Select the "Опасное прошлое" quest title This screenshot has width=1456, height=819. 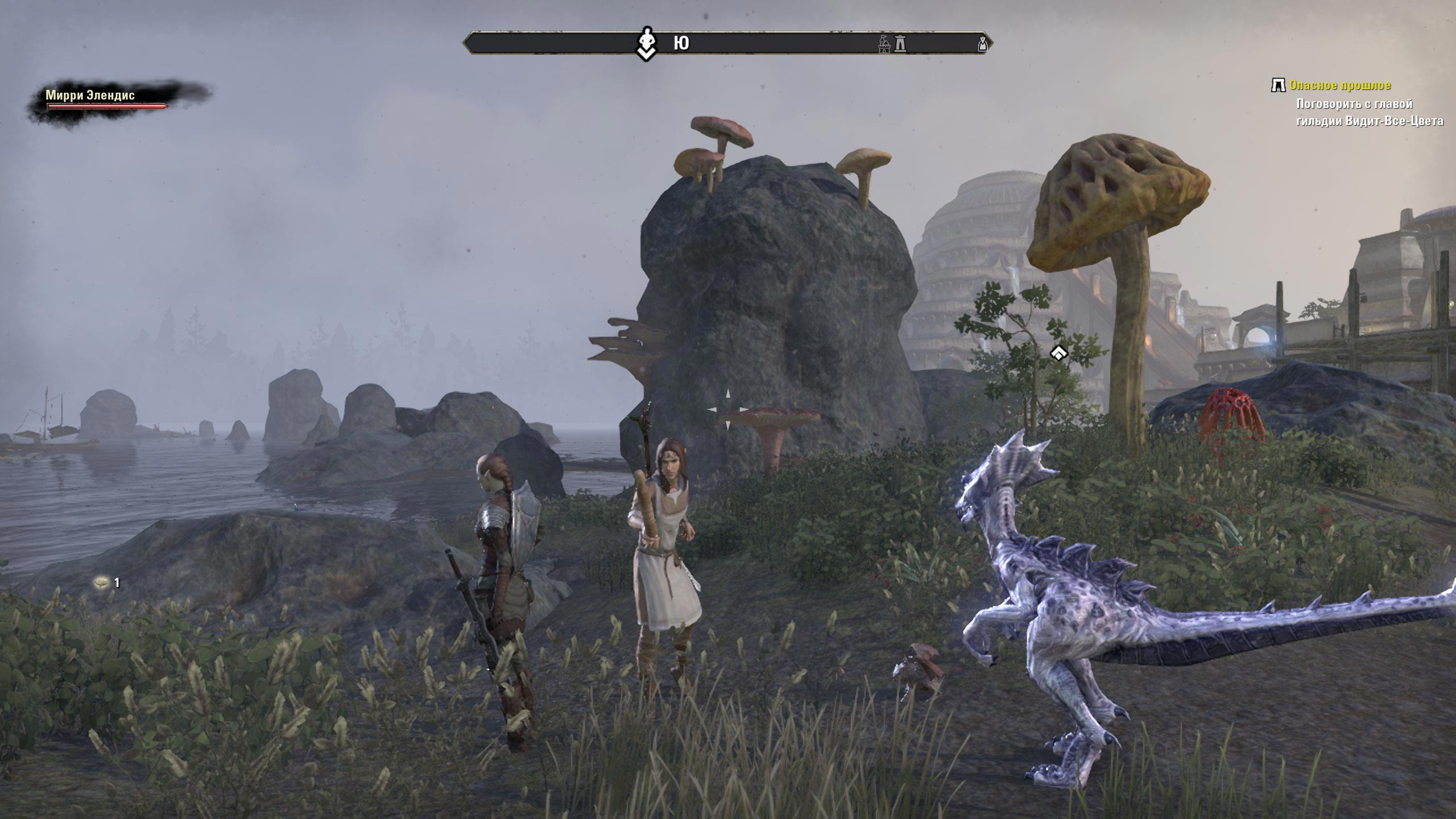(x=1339, y=86)
